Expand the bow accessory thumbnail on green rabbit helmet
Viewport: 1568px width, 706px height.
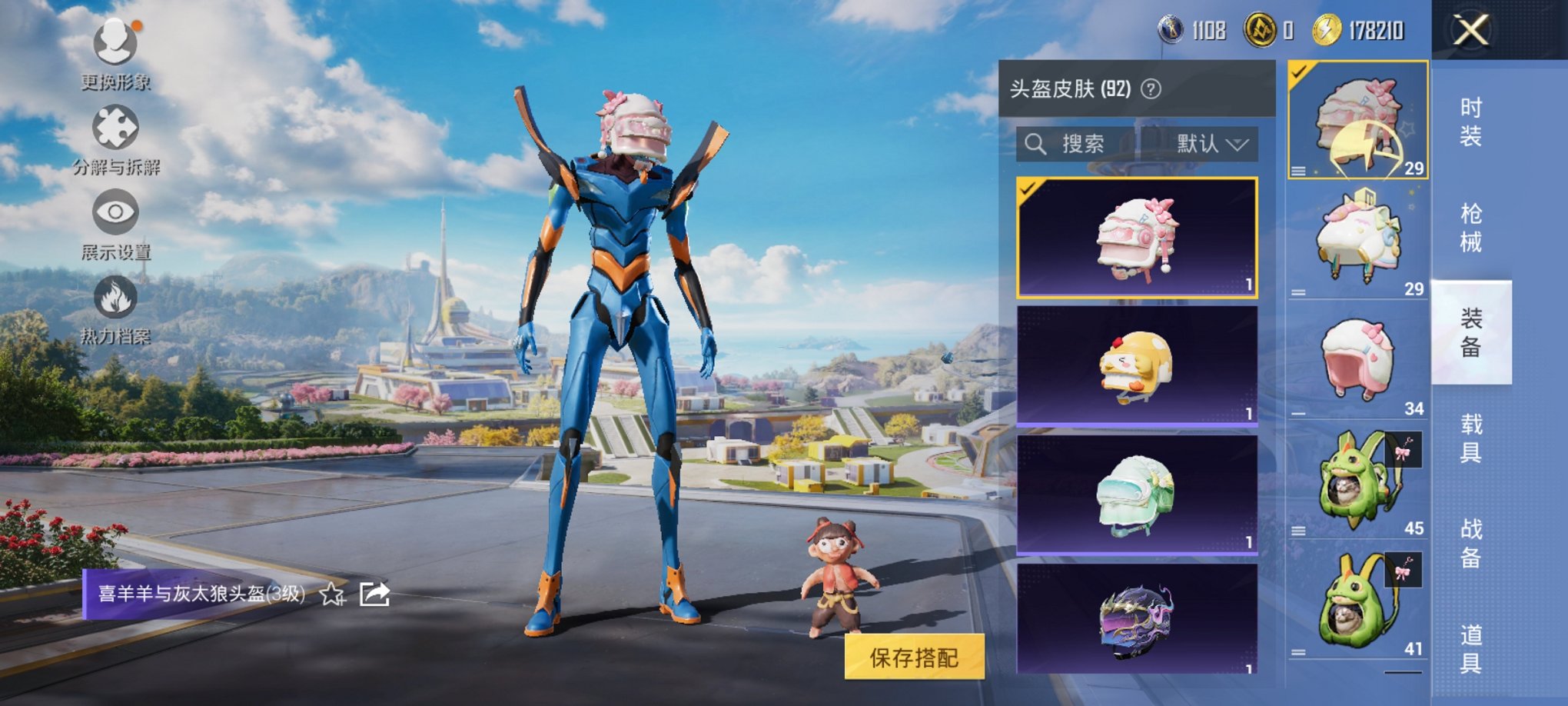pos(1403,450)
